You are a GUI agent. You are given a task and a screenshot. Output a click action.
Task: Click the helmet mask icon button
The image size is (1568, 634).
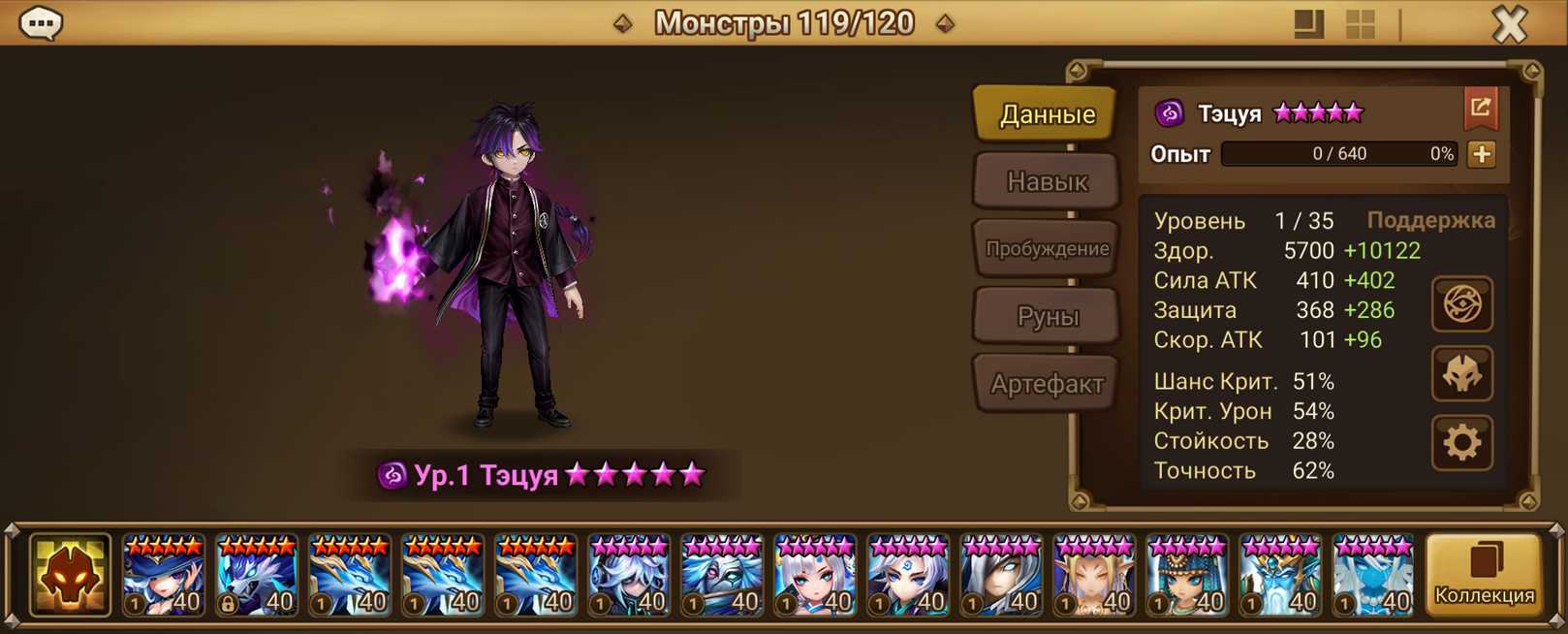coord(1461,374)
